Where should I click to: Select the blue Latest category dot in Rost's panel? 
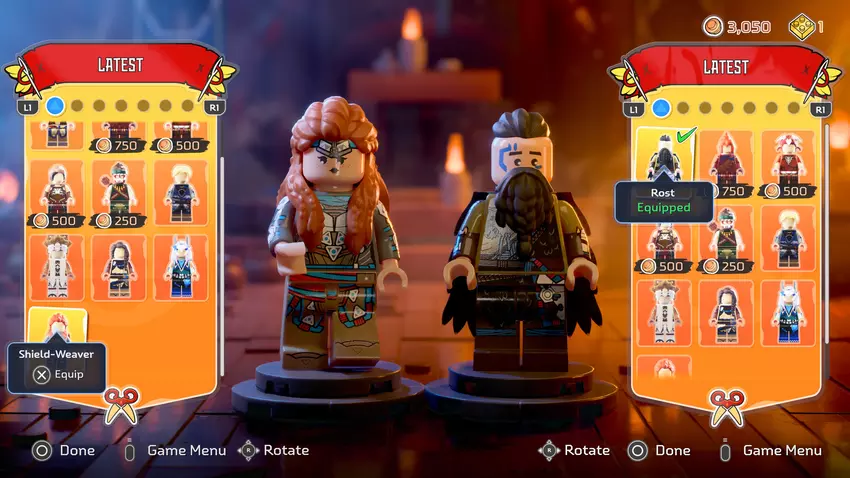click(x=661, y=107)
